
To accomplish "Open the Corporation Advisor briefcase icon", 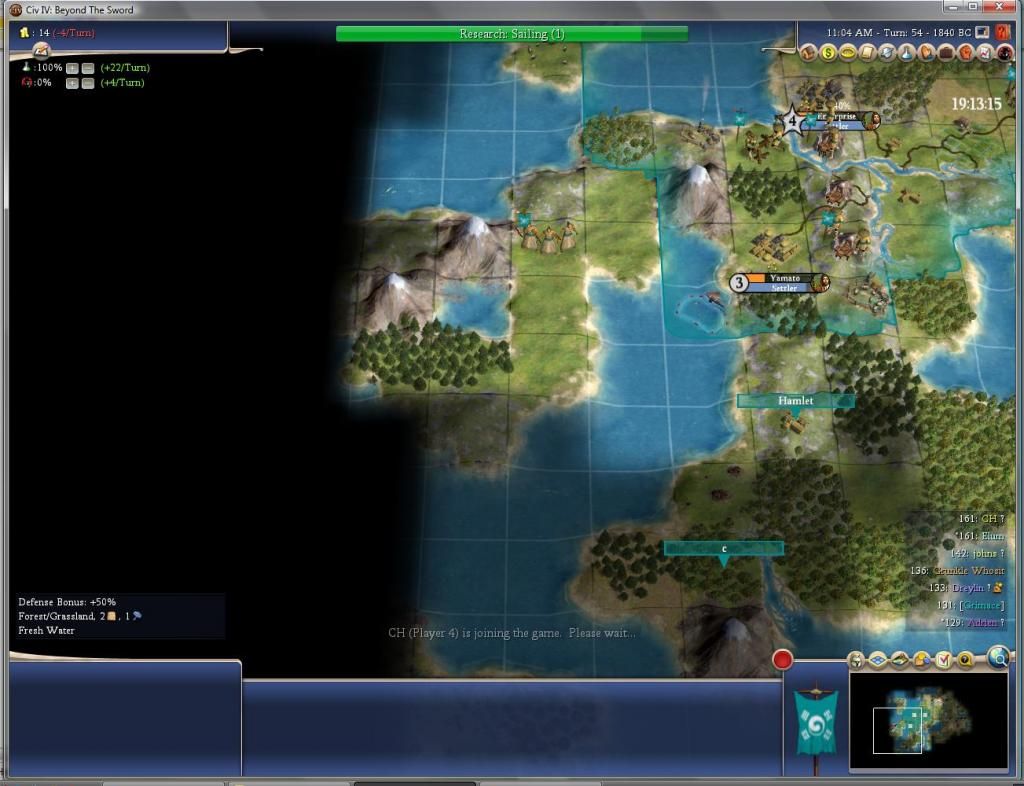I will click(x=945, y=52).
